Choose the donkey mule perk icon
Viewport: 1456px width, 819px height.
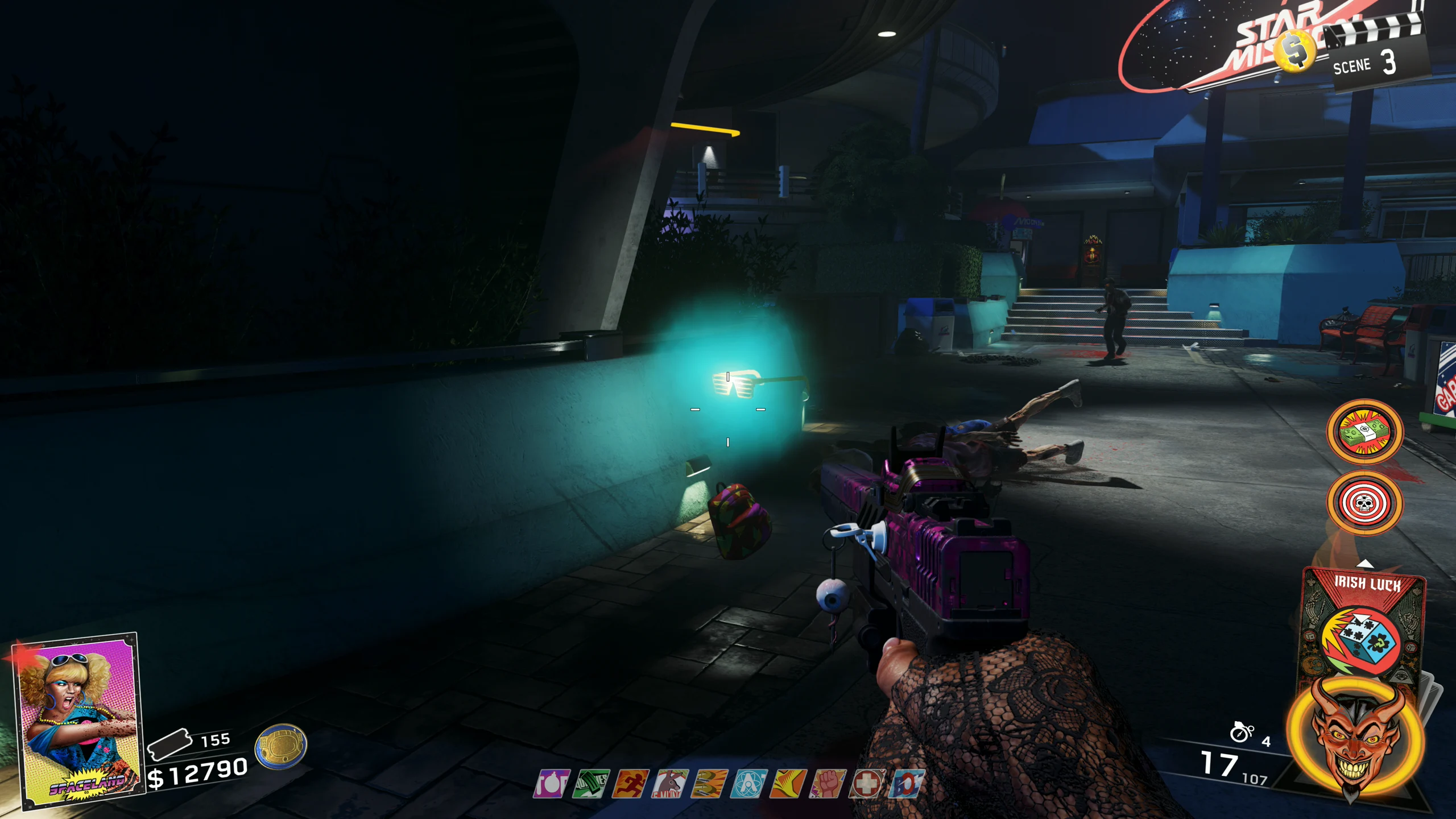tap(670, 784)
